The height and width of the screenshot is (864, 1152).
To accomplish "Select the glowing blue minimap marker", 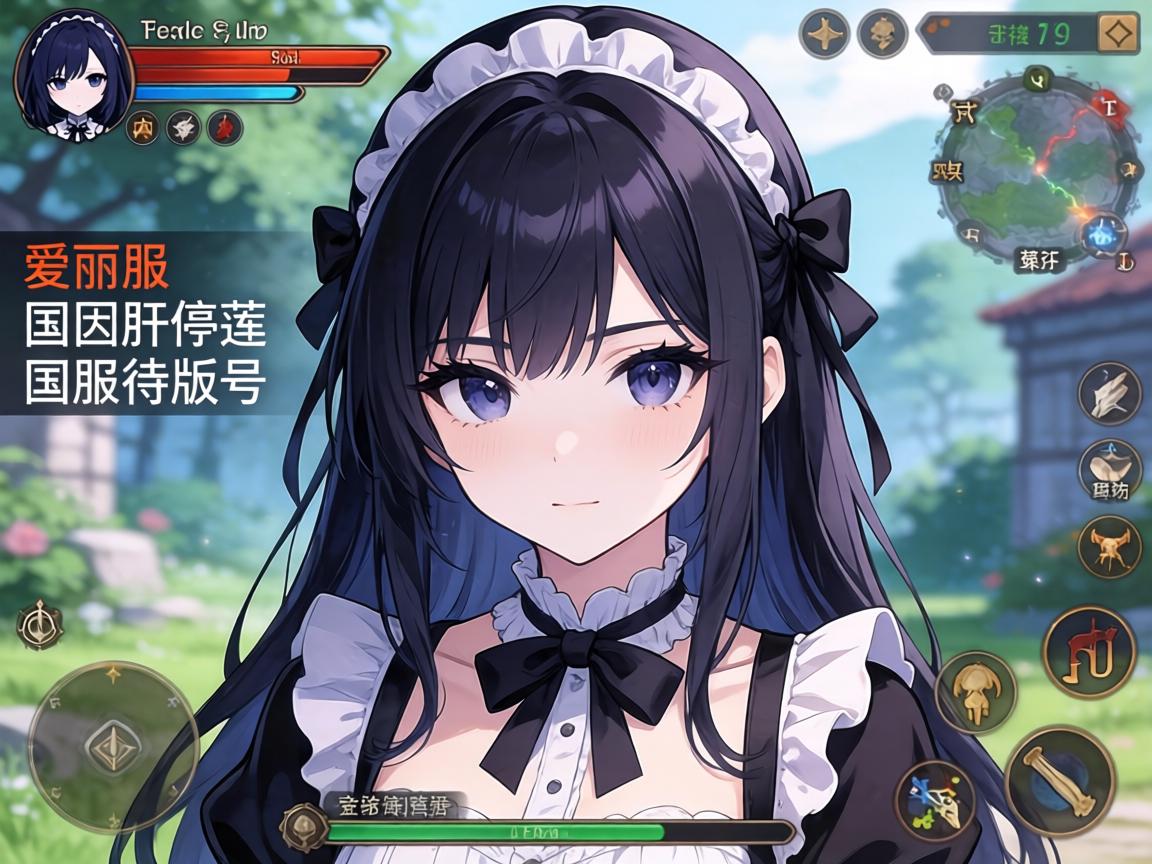I will click(1103, 234).
